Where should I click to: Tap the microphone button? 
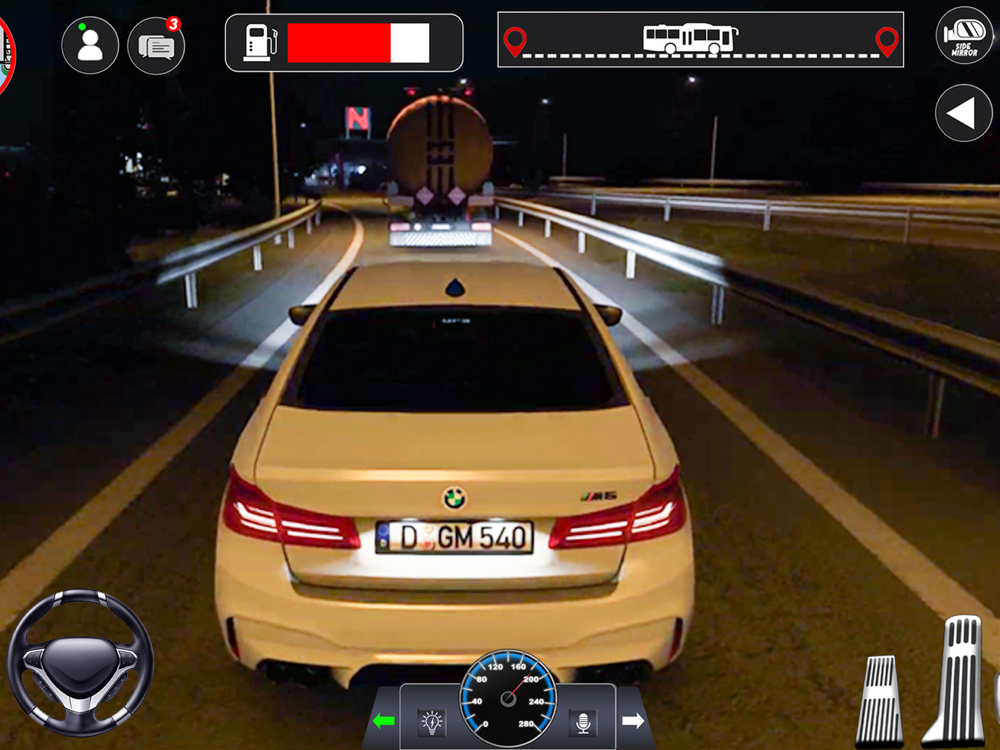582,721
